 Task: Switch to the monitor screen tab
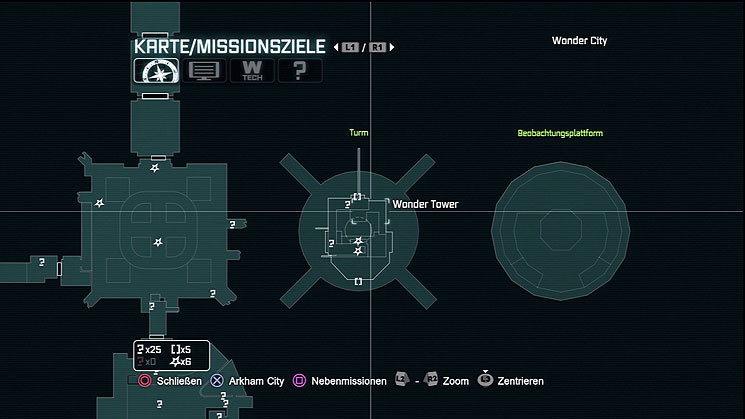(x=203, y=72)
